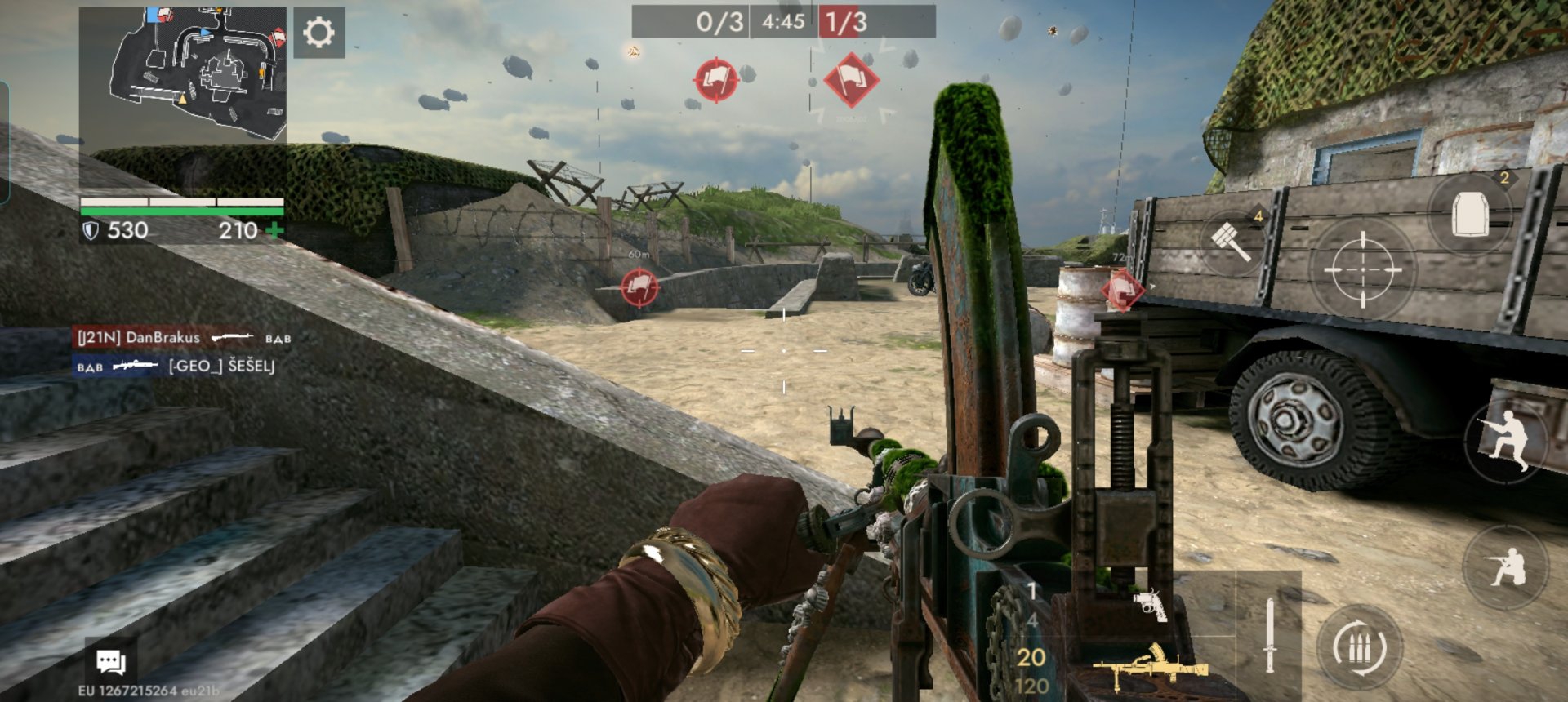Select the golden machine gun slot
1568x702 pixels.
pos(1150,667)
